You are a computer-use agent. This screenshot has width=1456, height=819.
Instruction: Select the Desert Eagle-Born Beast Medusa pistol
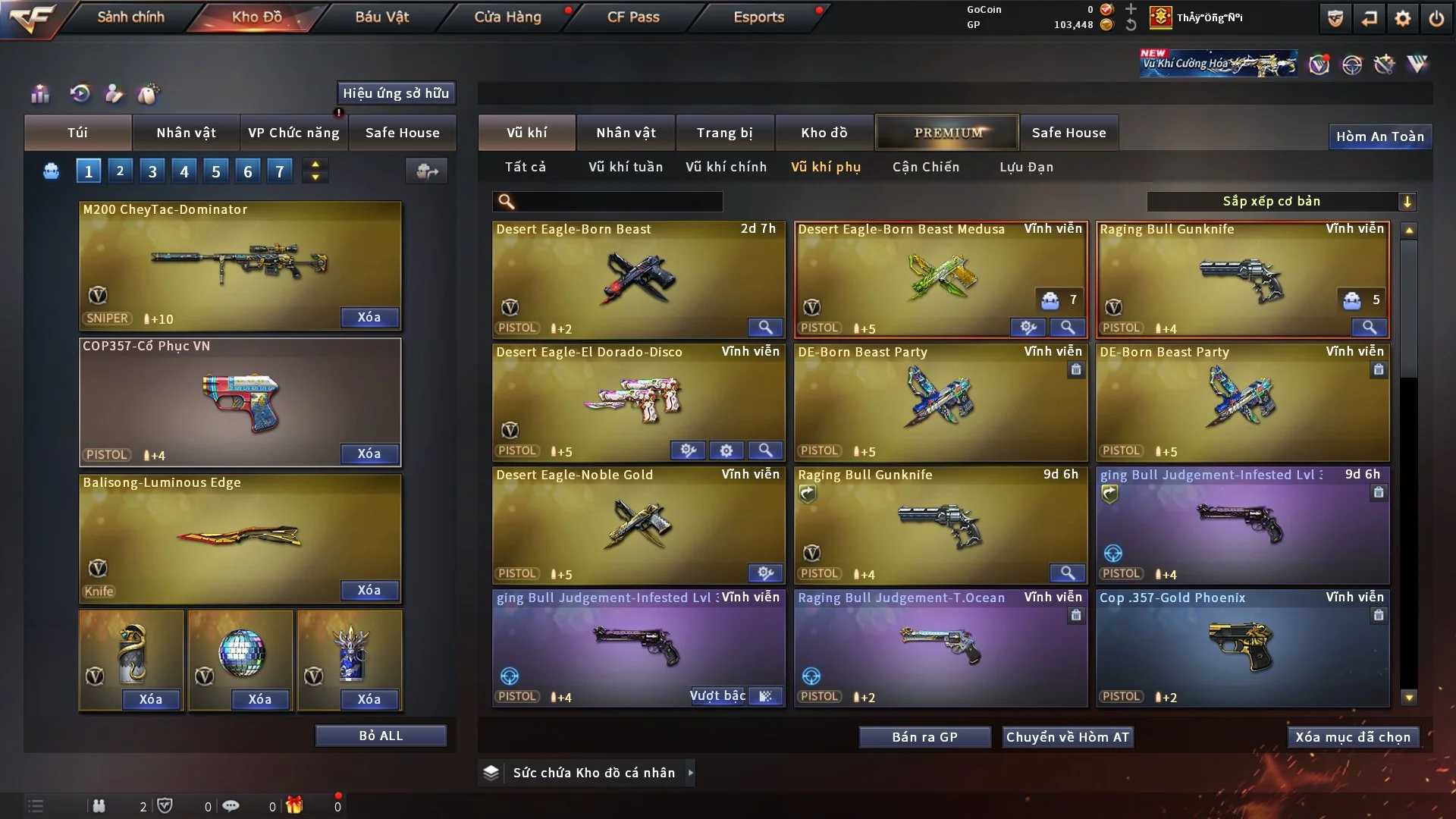tap(940, 278)
